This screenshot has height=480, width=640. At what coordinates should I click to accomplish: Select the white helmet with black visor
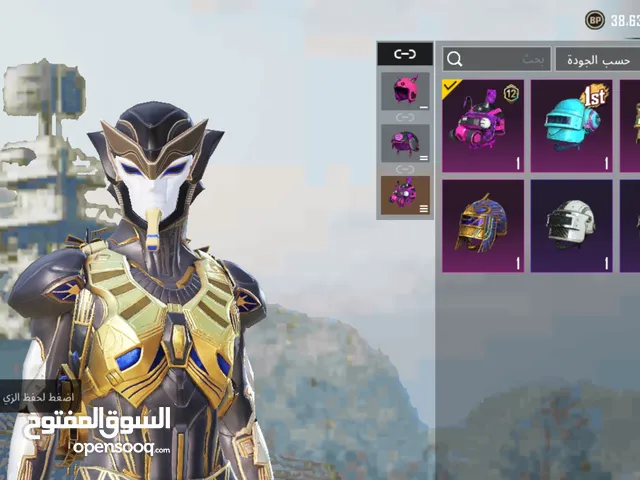point(571,226)
